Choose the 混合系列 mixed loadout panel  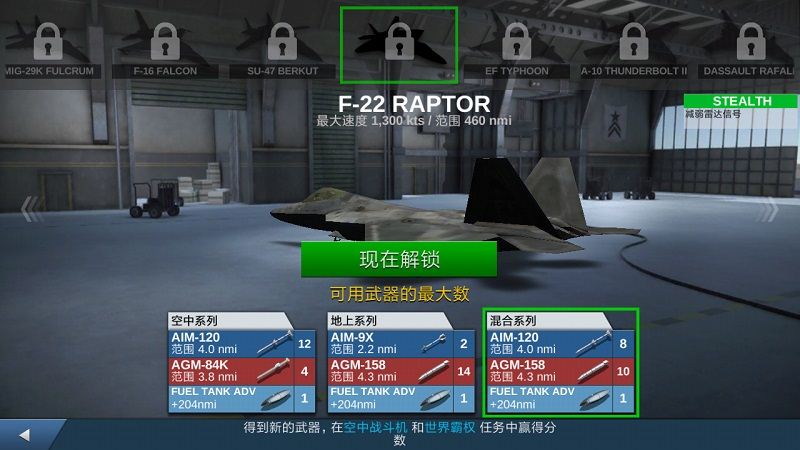[561, 364]
